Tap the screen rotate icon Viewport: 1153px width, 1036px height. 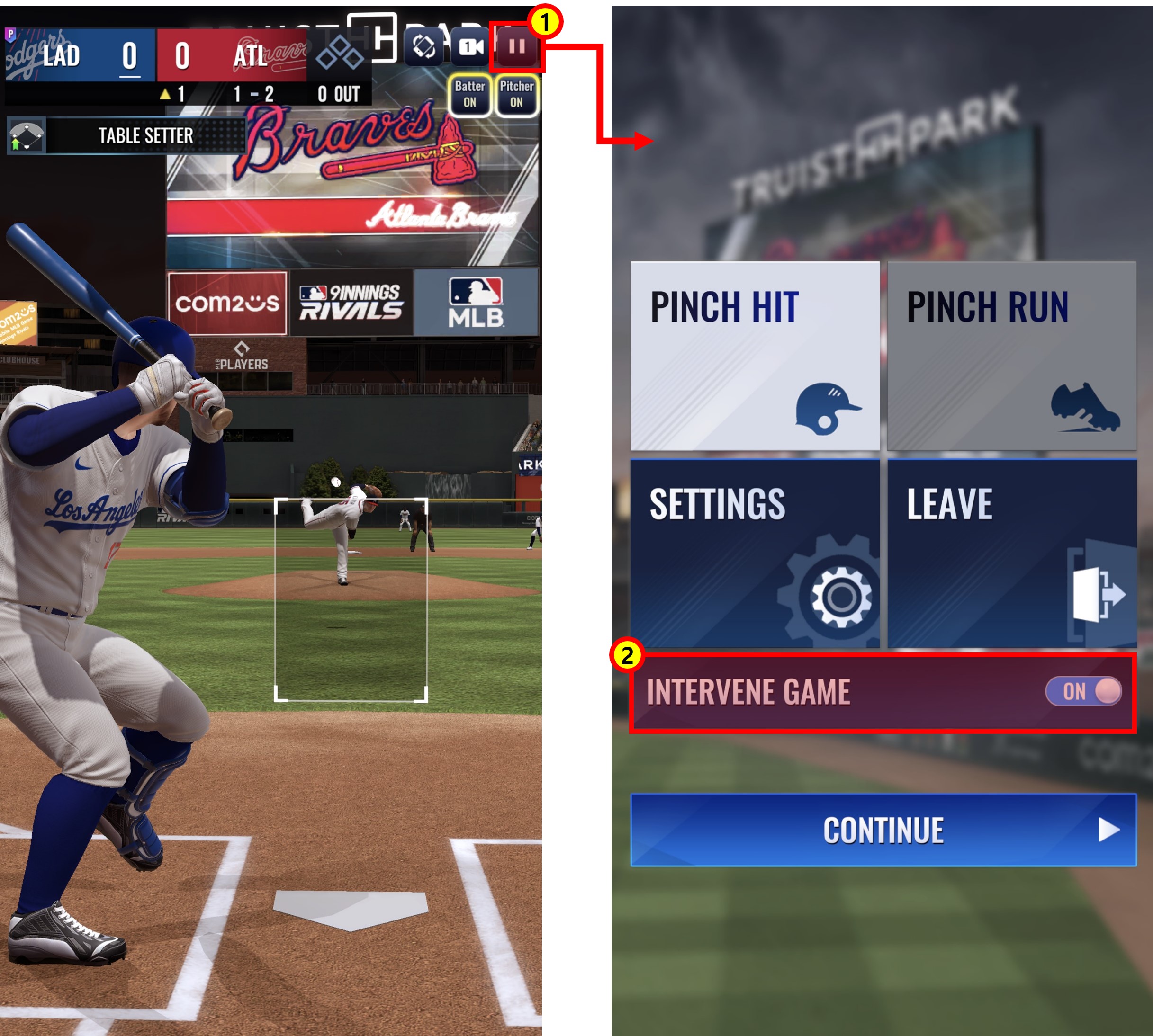point(423,47)
